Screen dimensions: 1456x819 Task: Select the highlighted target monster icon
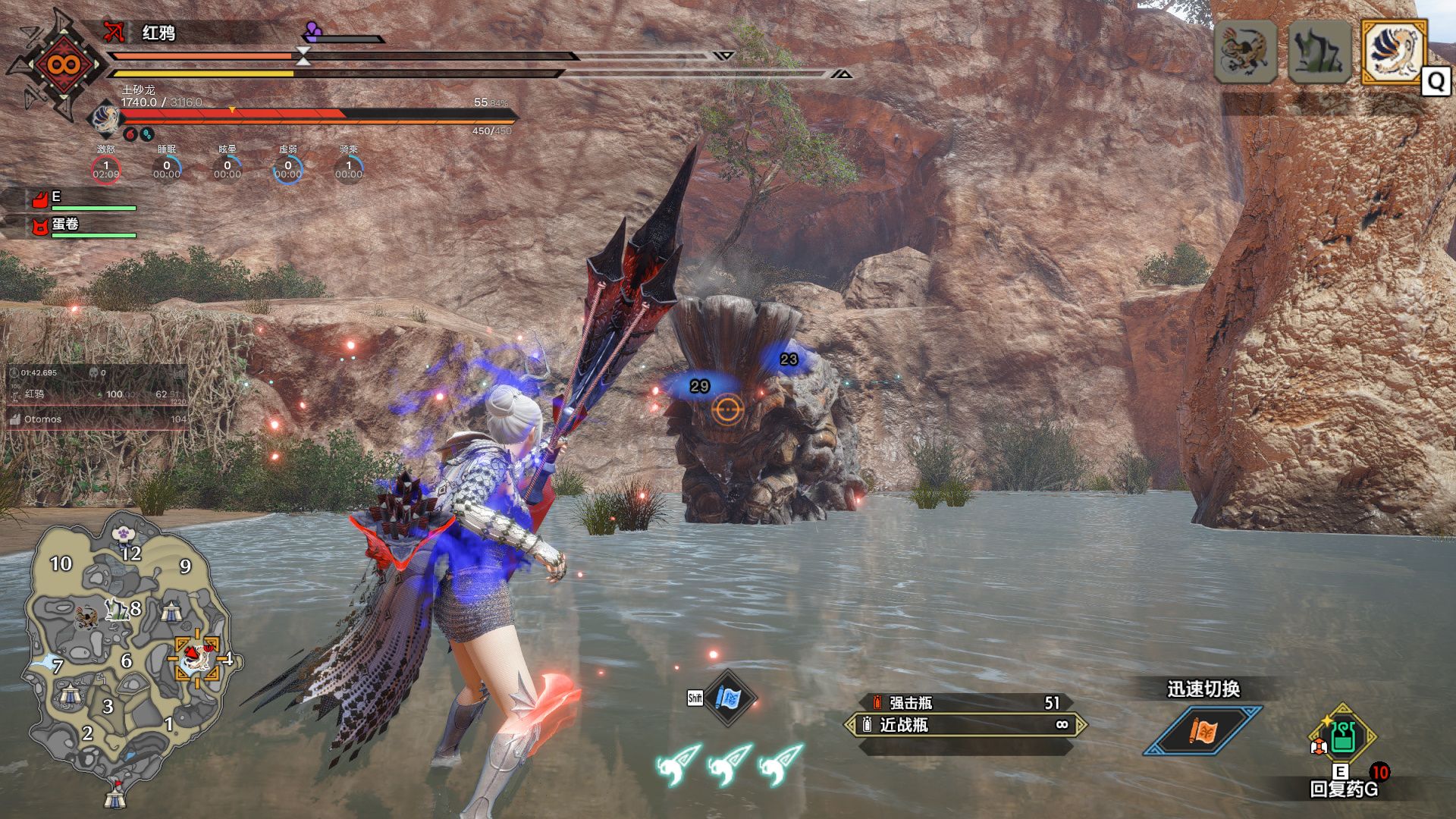1395,51
